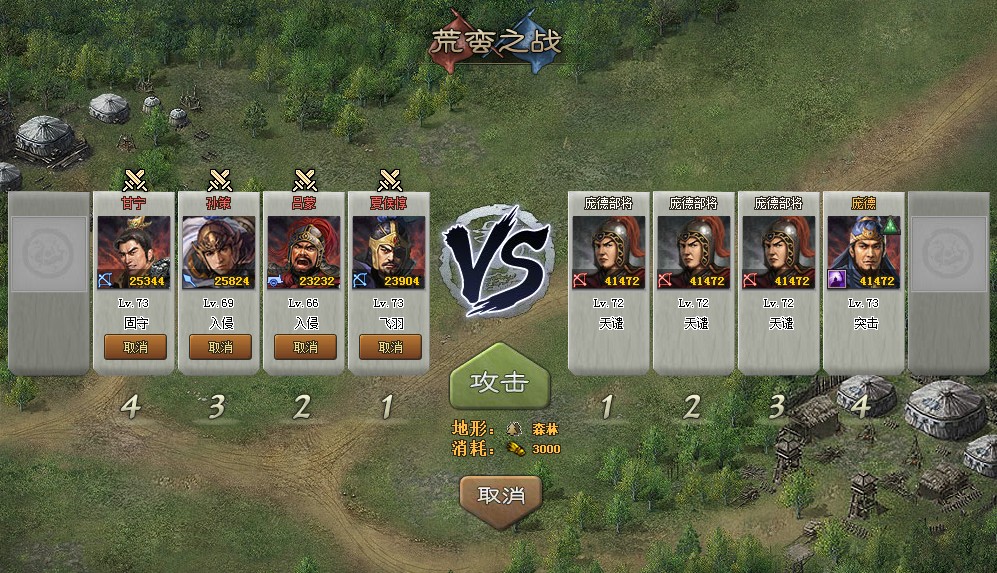Remove 孙策 using his 取消 button
This screenshot has height=573, width=997.
coord(220,347)
